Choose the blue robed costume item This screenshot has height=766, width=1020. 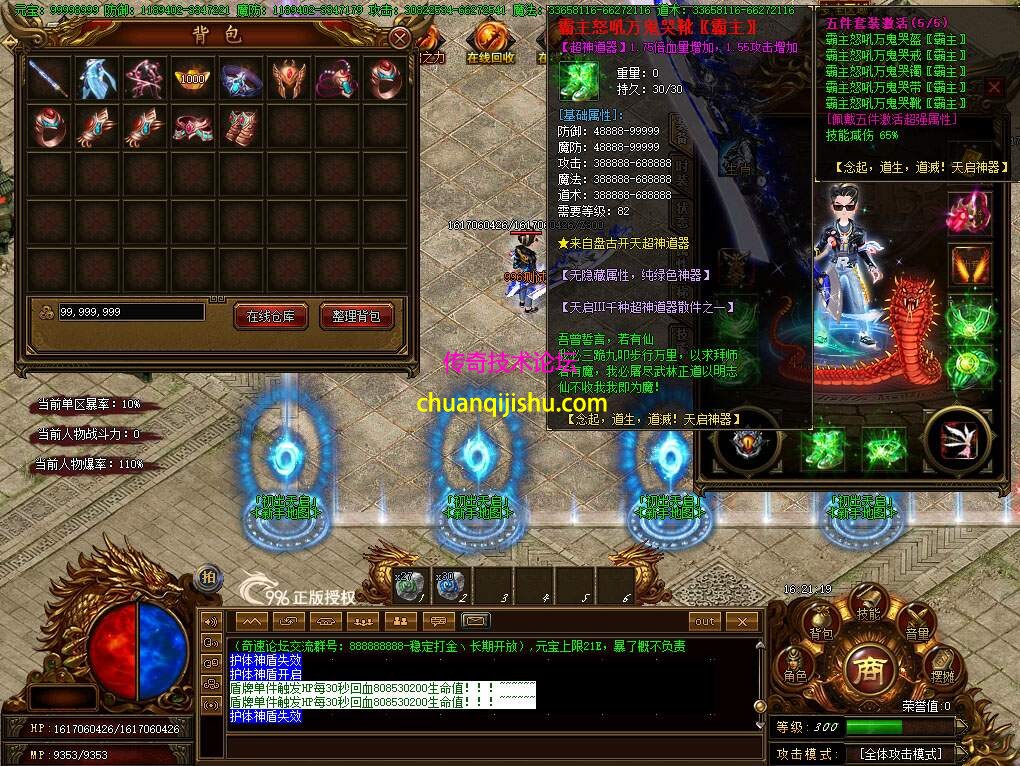click(96, 78)
